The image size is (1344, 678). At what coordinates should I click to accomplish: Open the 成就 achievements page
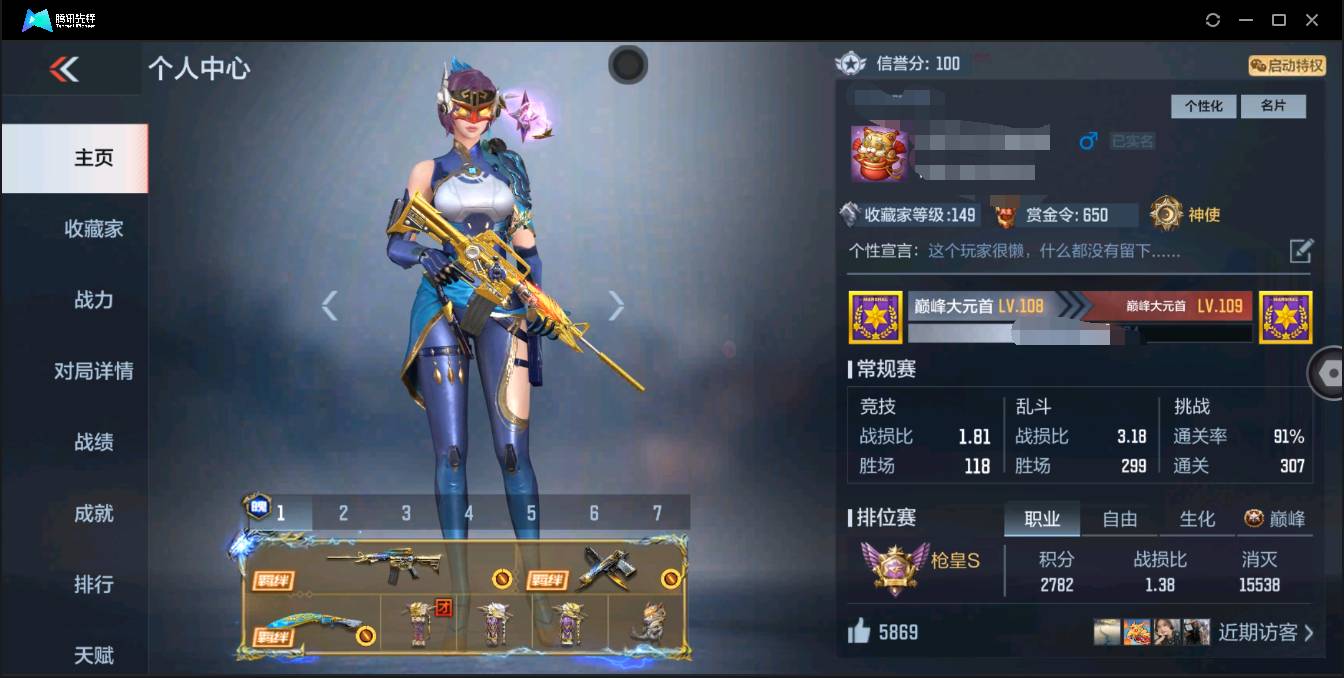tap(93, 513)
